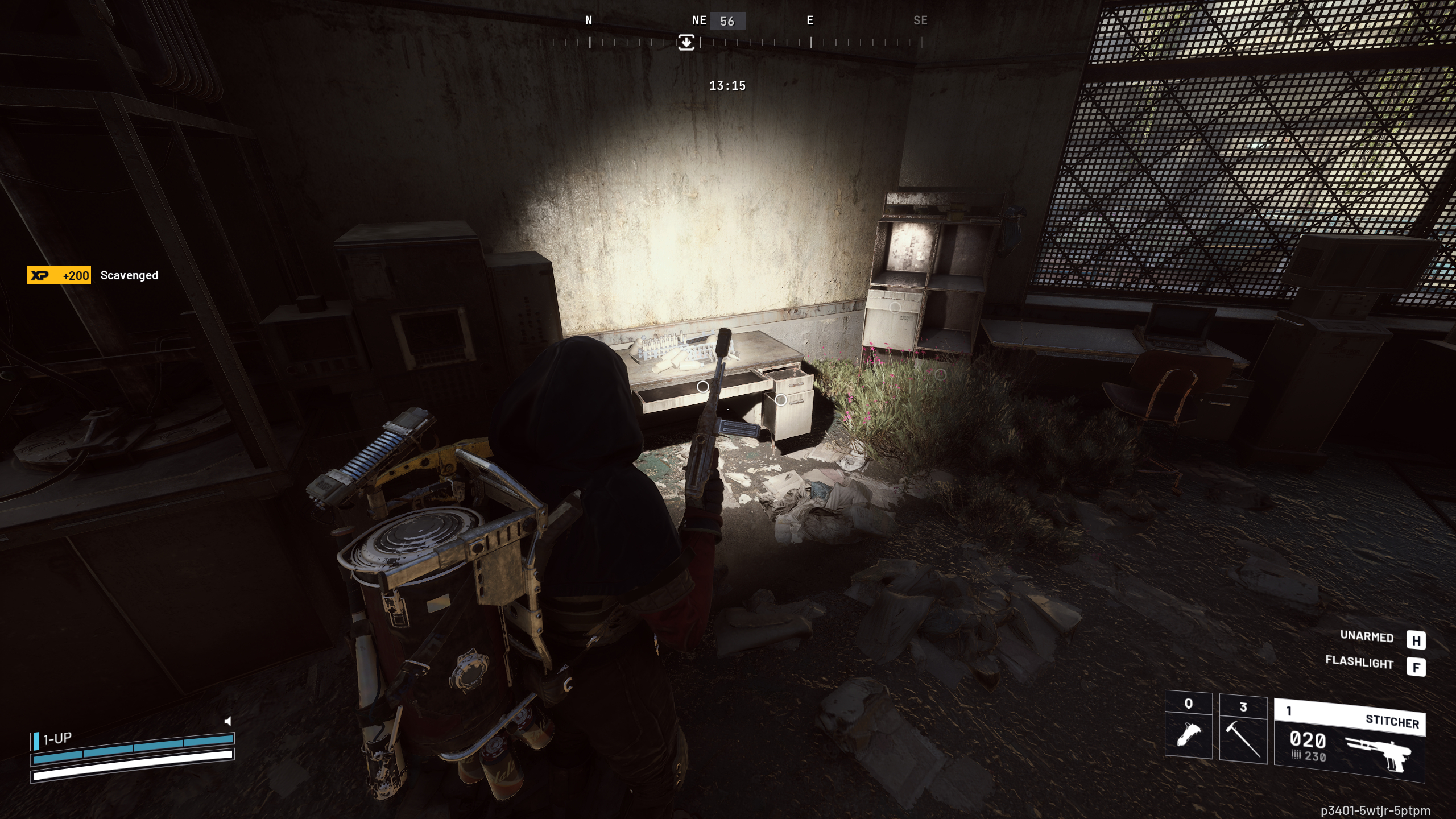The width and height of the screenshot is (1456, 819).
Task: Click the N marker on the compass strip
Action: pos(589,21)
